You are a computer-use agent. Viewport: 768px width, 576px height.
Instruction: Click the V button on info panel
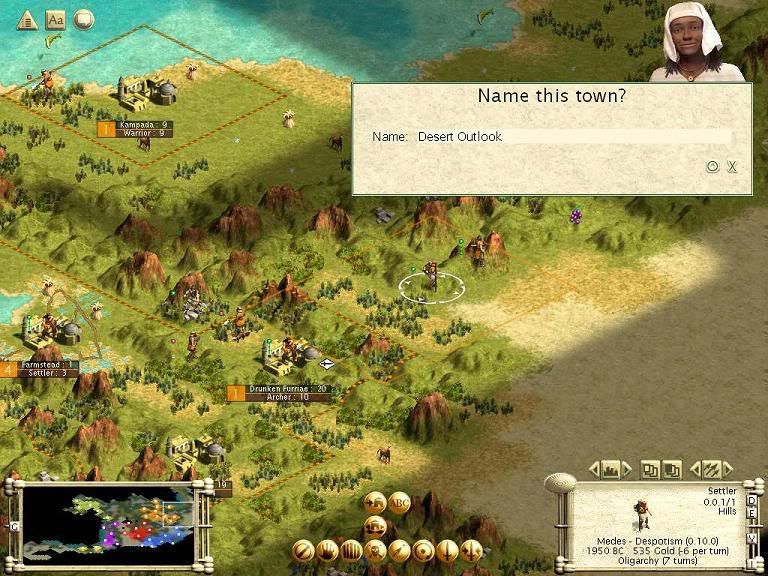coord(752,537)
